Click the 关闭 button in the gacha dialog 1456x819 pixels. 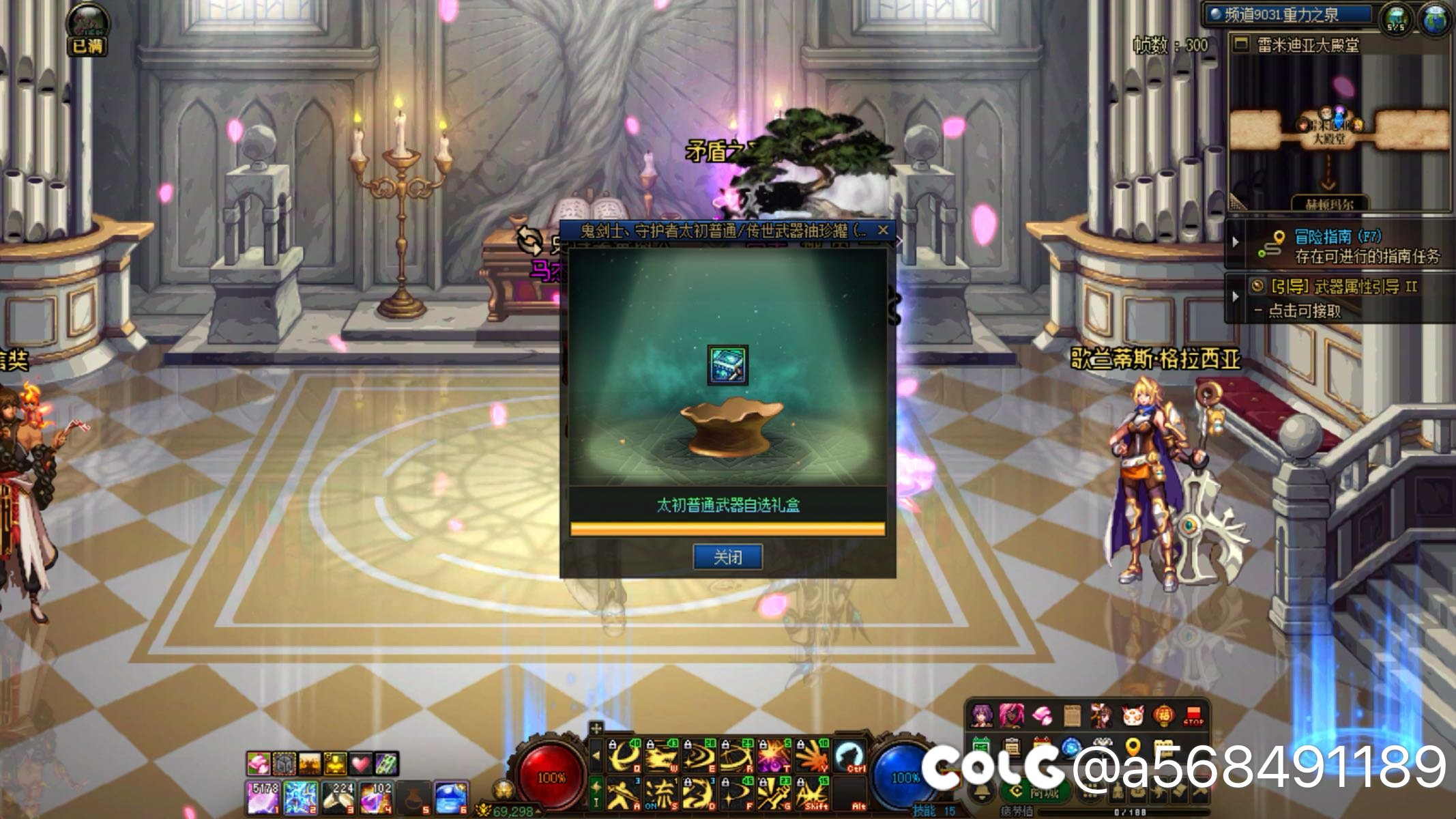pos(727,557)
